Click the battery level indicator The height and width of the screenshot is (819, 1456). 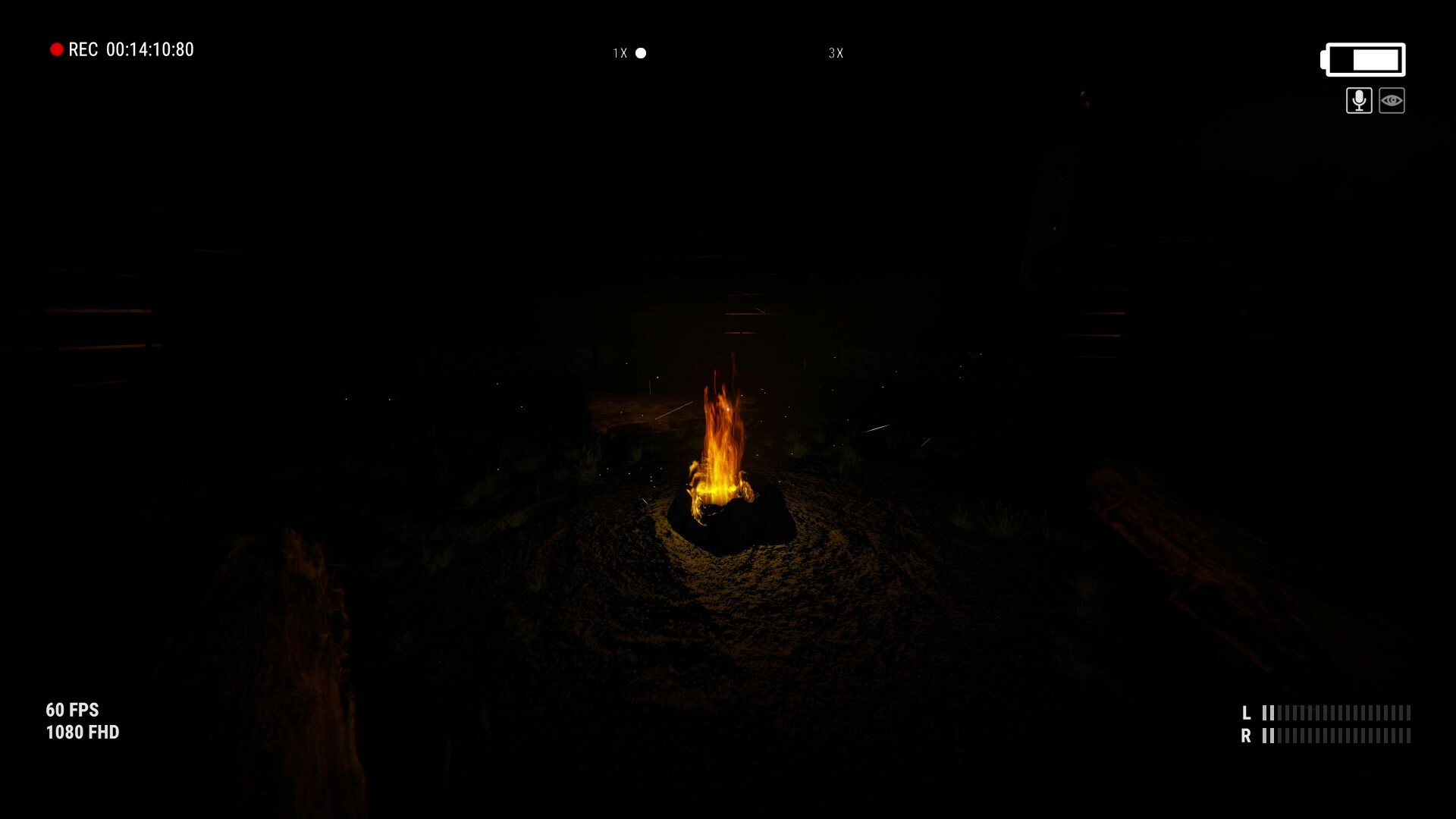(x=1363, y=58)
